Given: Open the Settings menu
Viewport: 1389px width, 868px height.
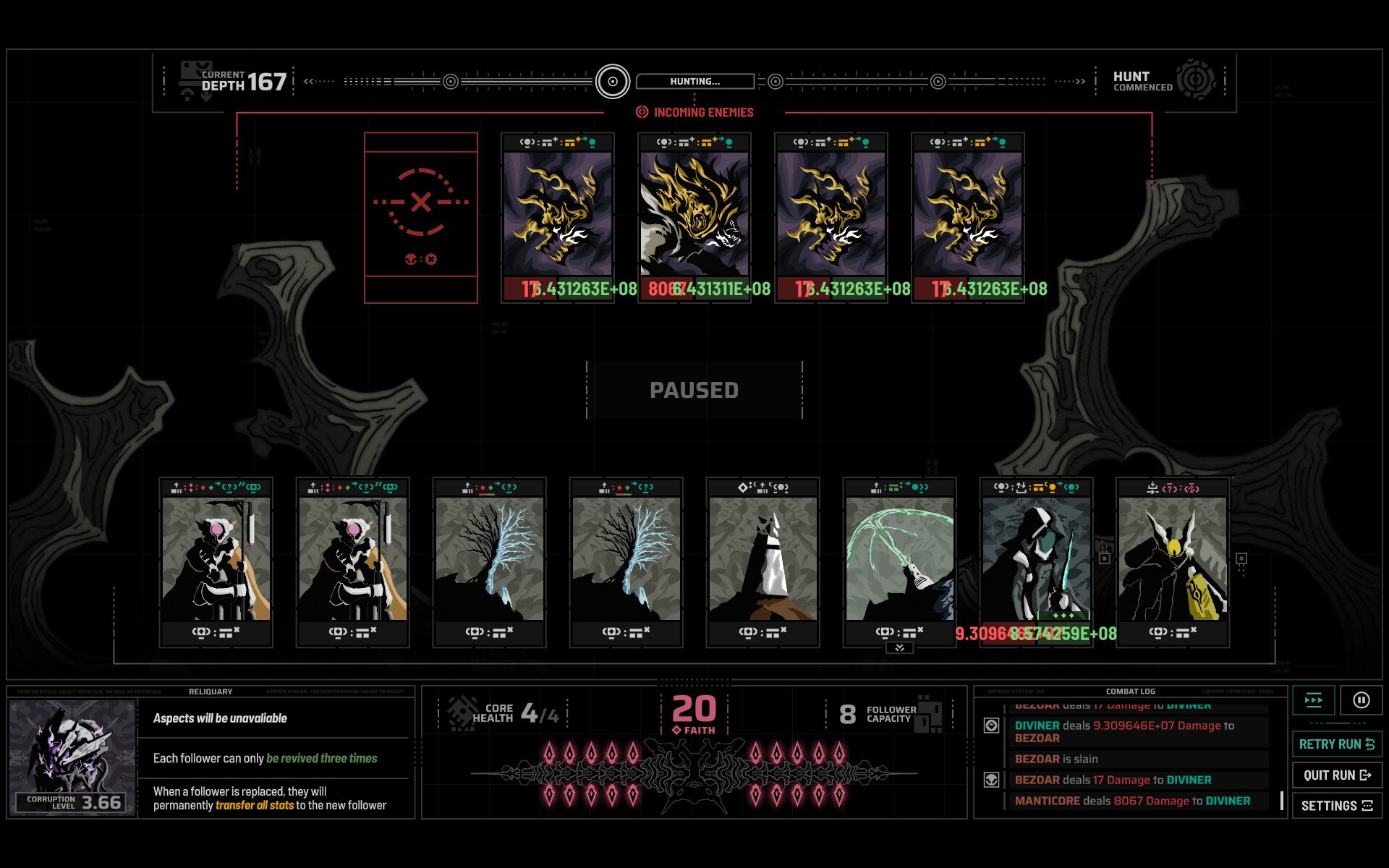Looking at the screenshot, I should click(1336, 805).
